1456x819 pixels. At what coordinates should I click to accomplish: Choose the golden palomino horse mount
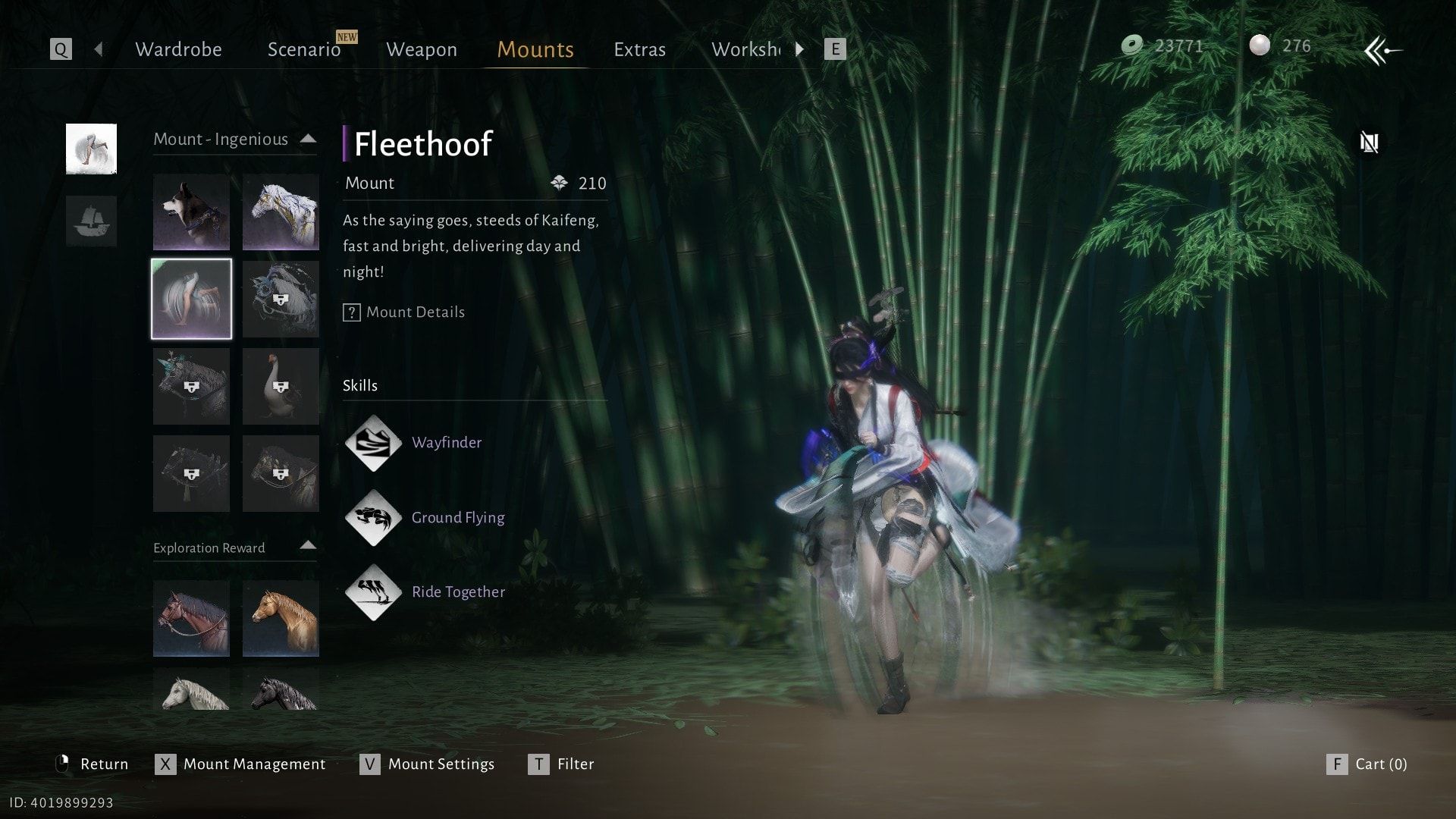pos(281,618)
